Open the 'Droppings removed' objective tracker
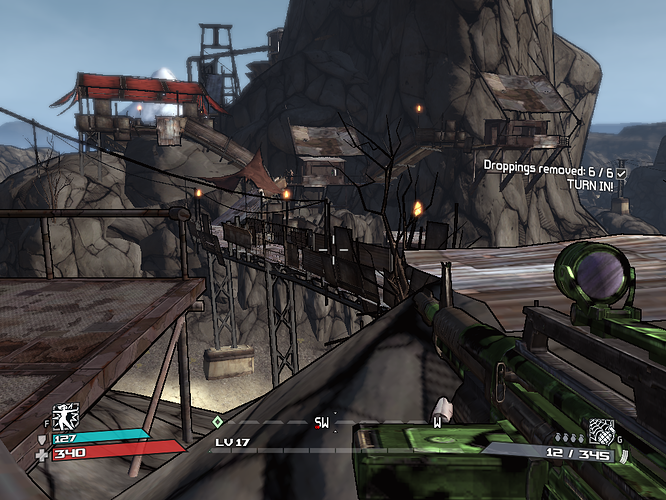666x500 pixels. point(548,166)
